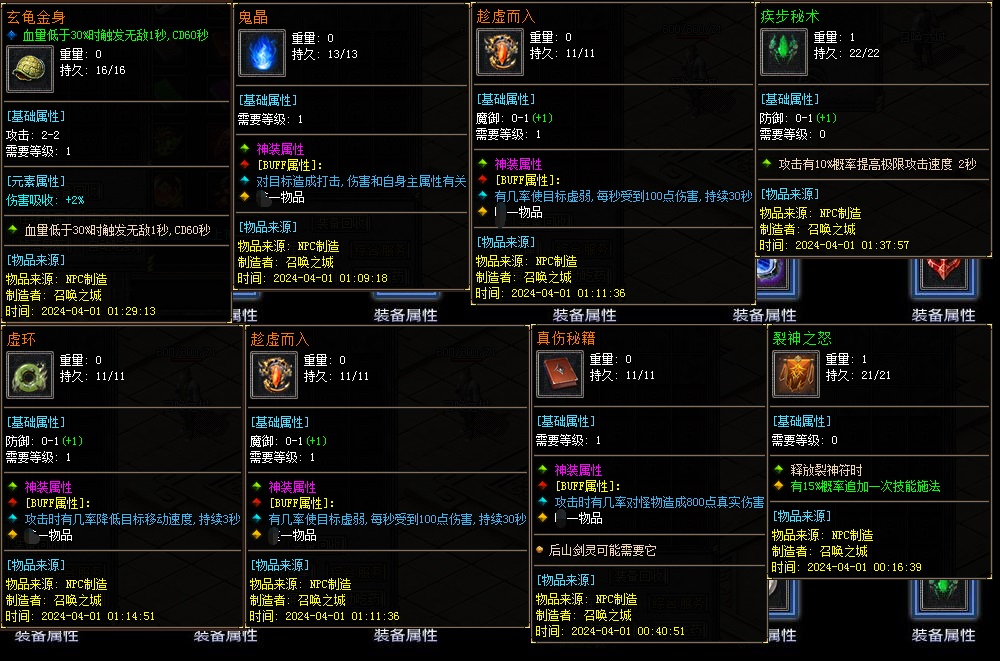Click the 真伤秘籍 red book icon

point(559,375)
